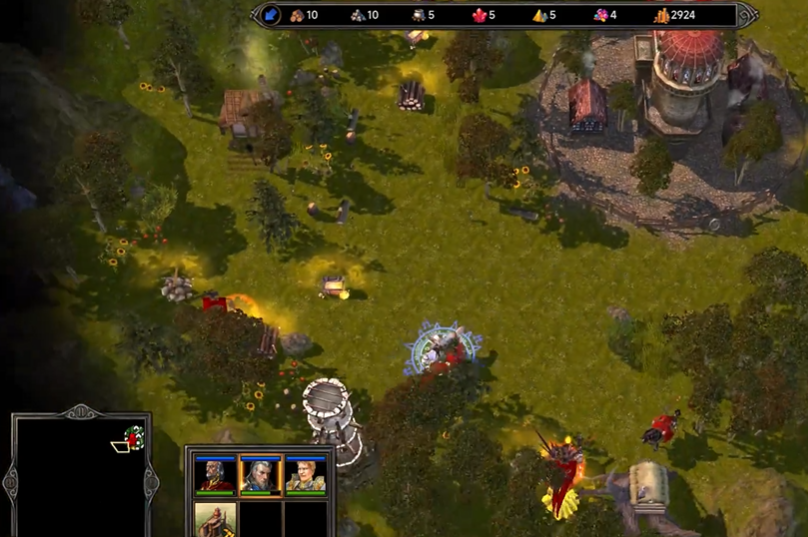Open the town portrait below heroes
The height and width of the screenshot is (537, 808).
point(215,519)
